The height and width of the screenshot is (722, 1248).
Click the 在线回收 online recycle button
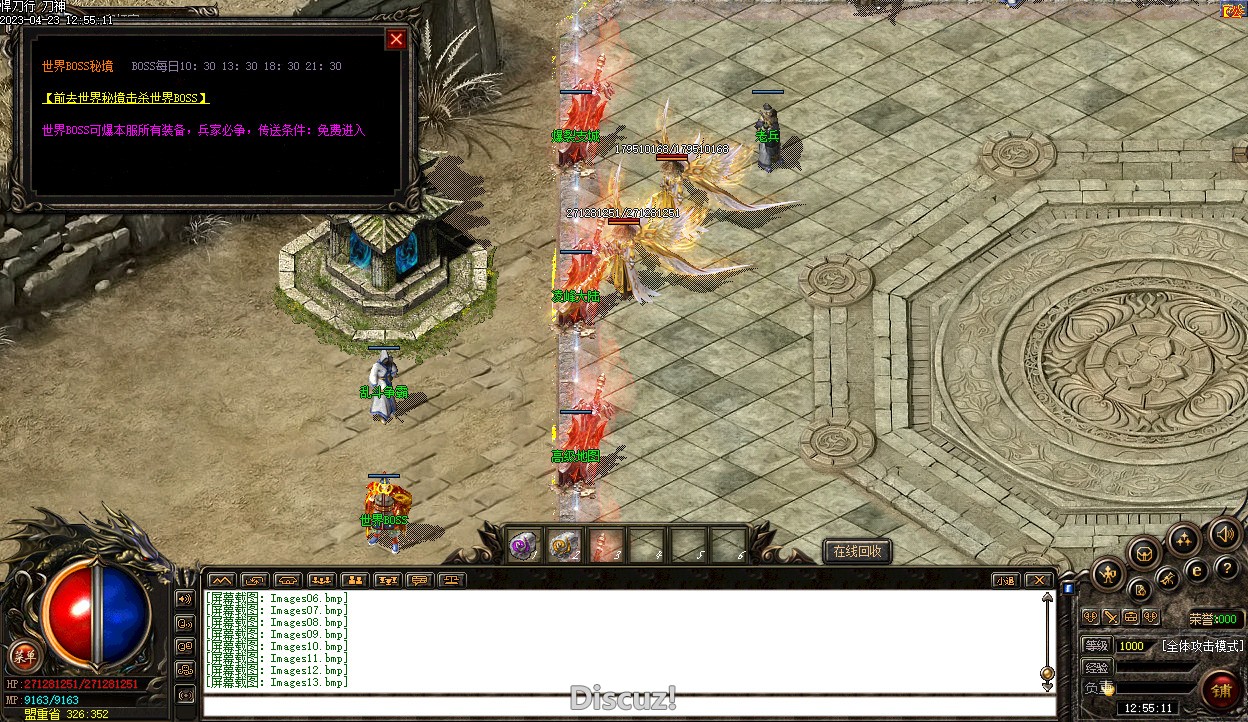[x=857, y=551]
